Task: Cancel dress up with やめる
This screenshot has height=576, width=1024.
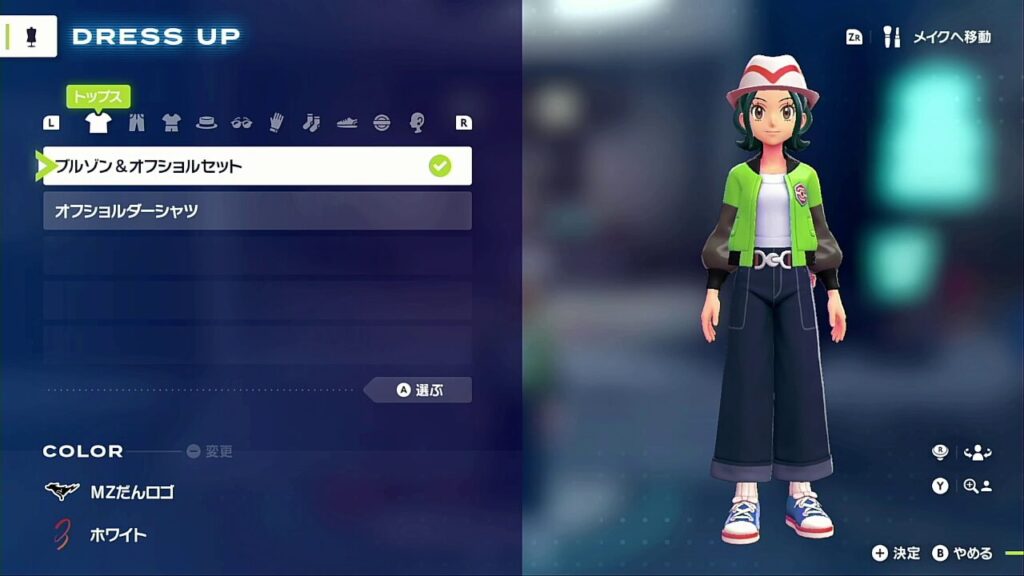Action: tap(963, 553)
